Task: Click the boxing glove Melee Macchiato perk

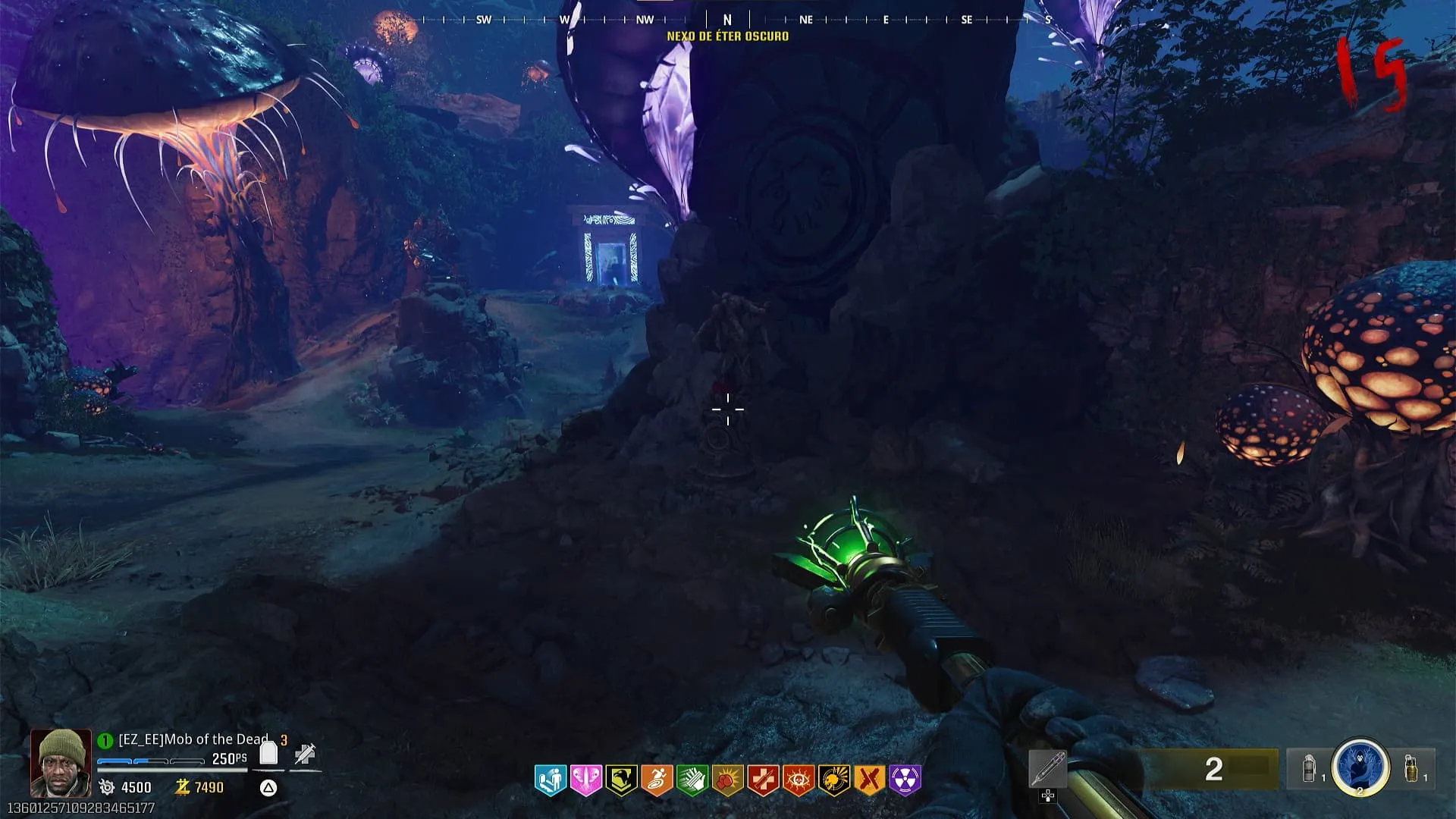Action: click(x=727, y=780)
